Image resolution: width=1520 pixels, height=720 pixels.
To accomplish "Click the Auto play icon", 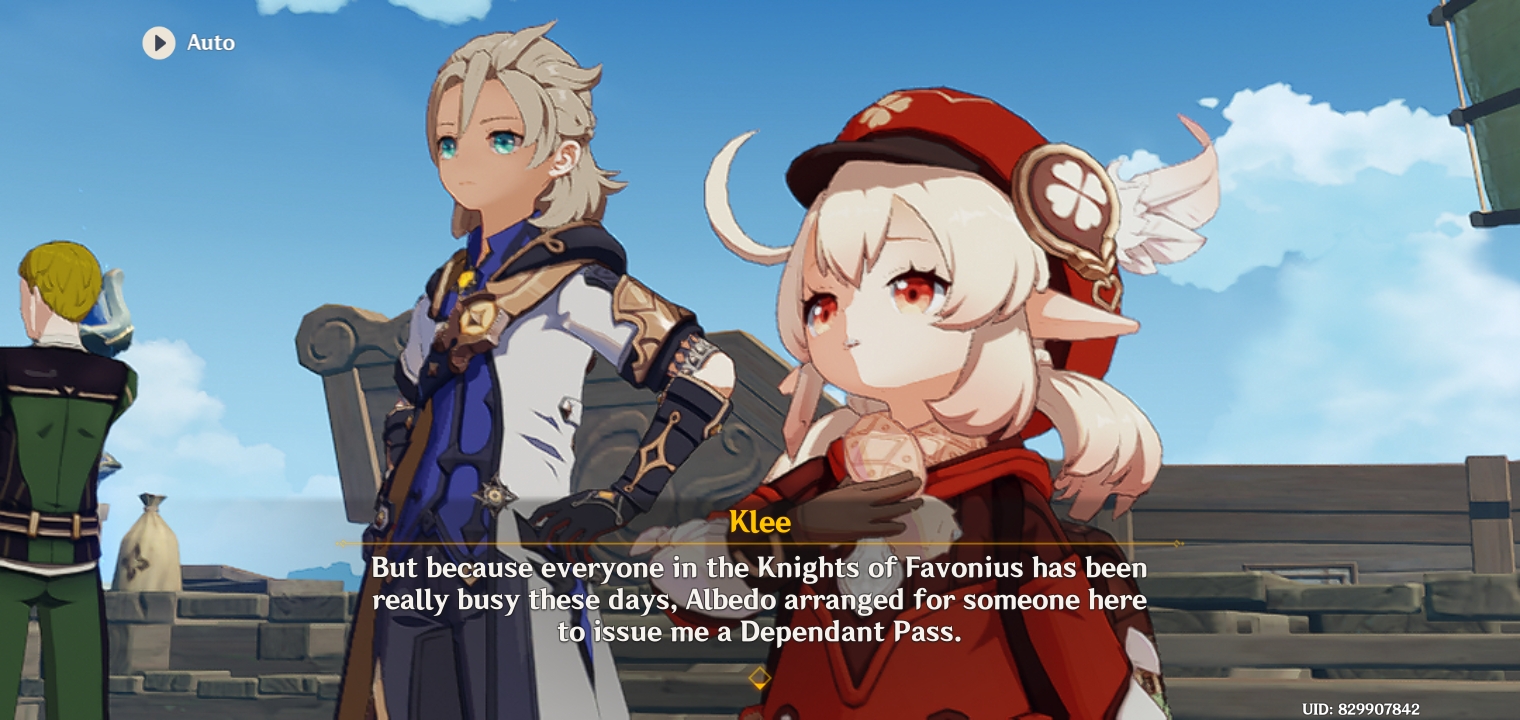I will 159,43.
